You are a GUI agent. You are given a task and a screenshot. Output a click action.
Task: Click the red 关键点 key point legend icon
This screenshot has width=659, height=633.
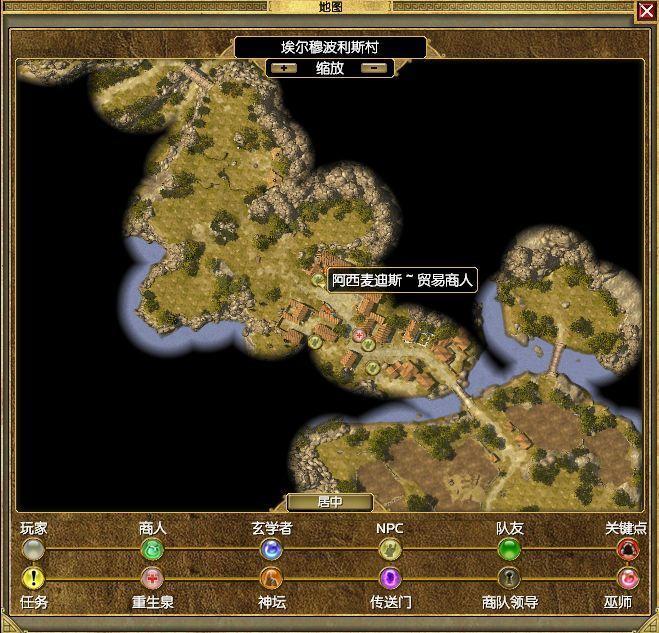627,549
